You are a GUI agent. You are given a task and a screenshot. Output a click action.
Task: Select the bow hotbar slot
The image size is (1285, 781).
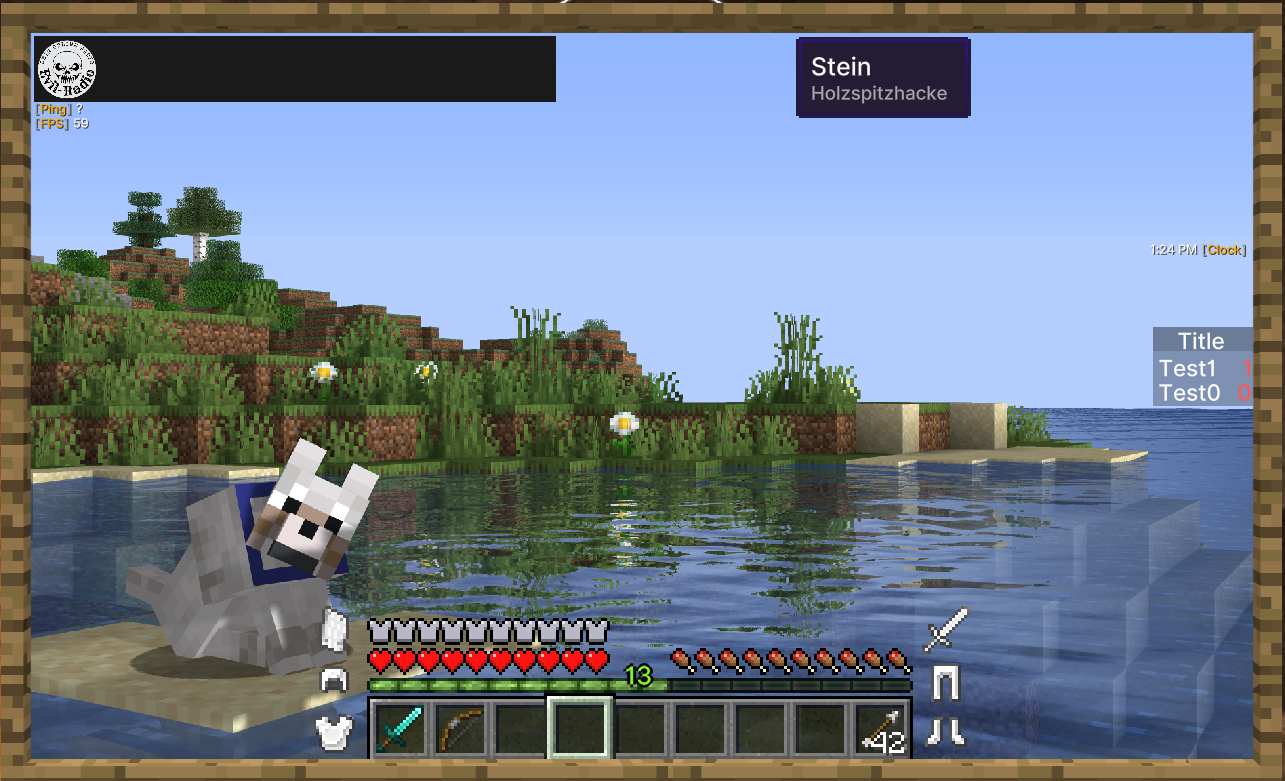(x=460, y=728)
